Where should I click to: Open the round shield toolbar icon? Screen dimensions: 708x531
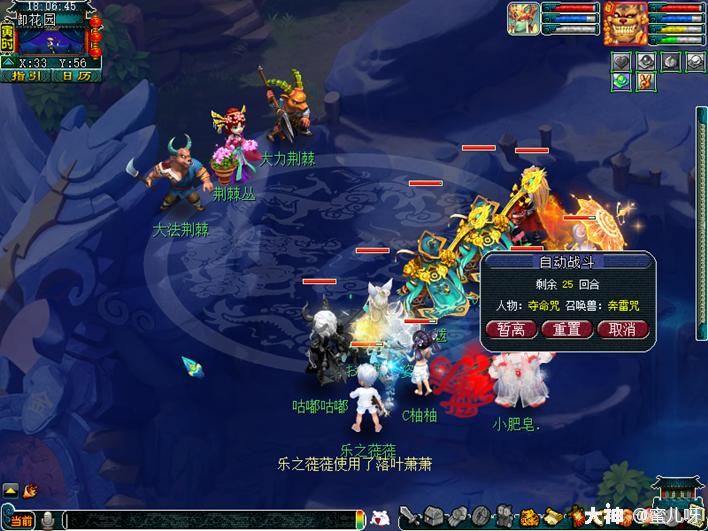click(480, 518)
